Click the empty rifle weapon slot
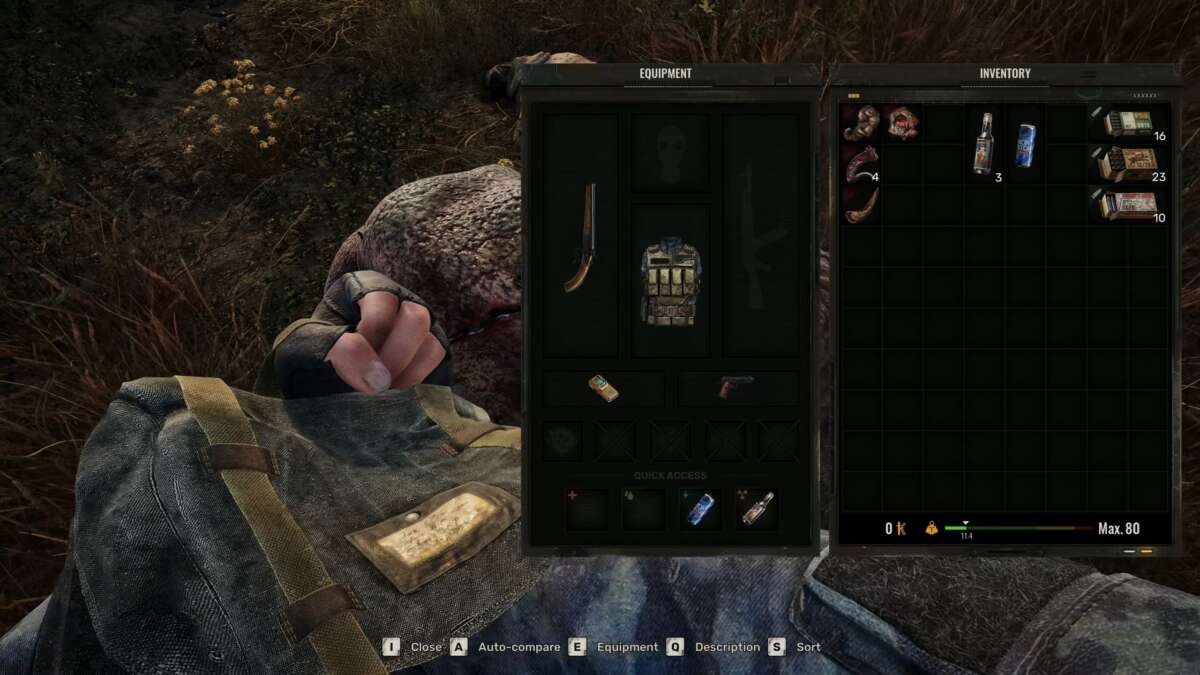Screen dimensions: 1200x675 pyautogui.click(x=761, y=237)
